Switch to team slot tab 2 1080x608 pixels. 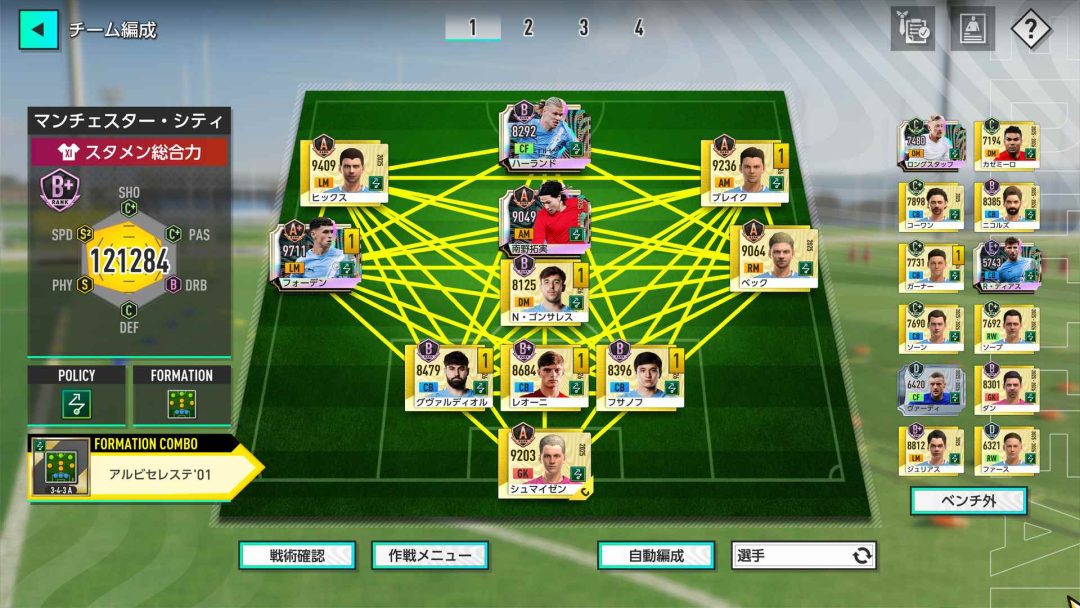[x=528, y=28]
